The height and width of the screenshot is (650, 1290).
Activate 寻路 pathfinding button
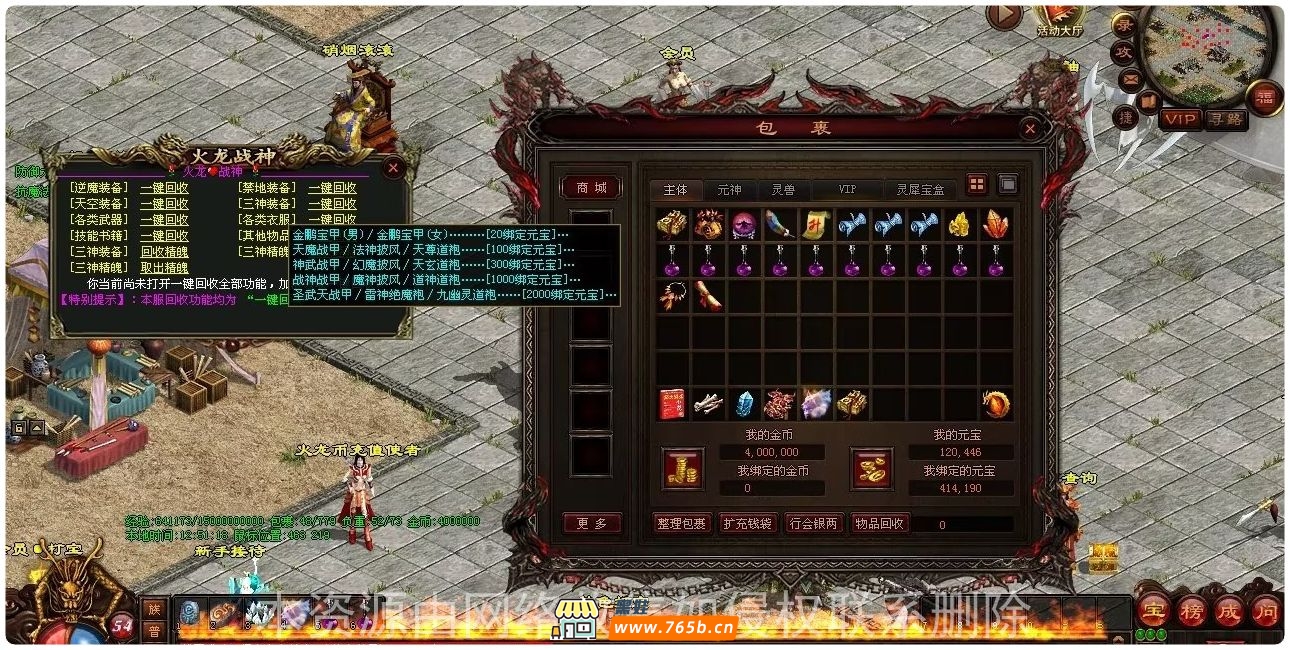click(x=1225, y=119)
